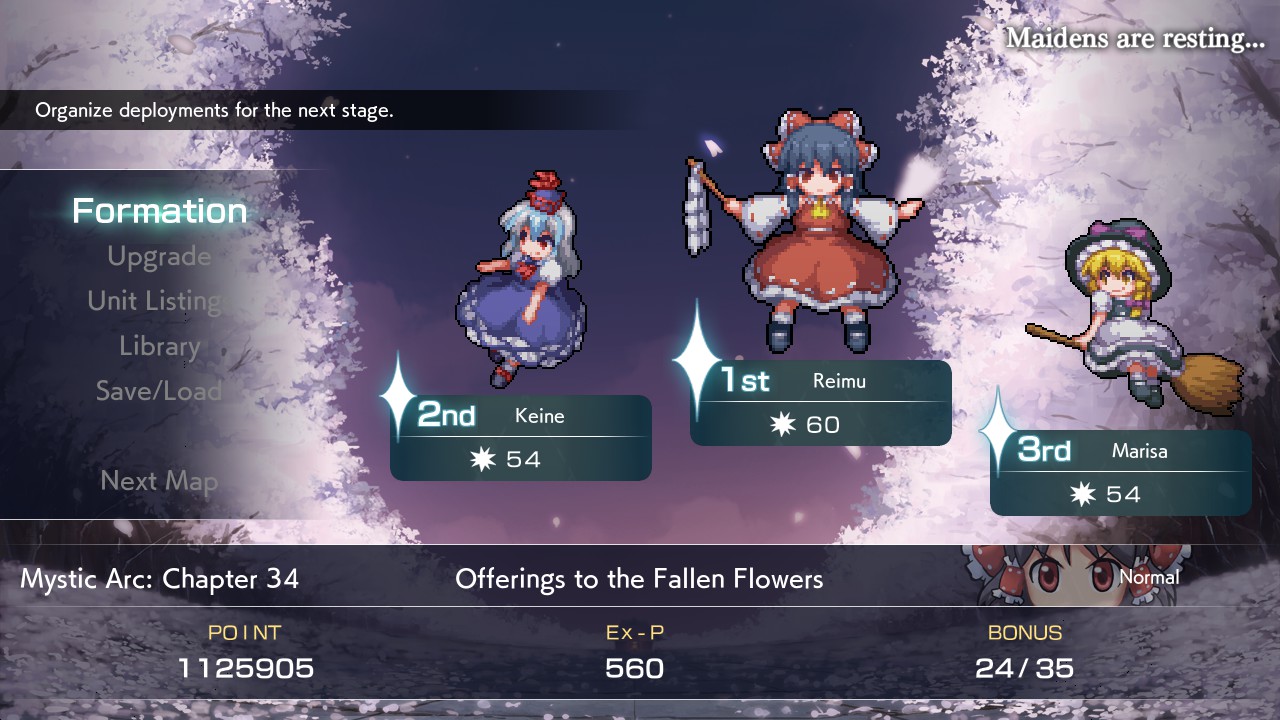Click the Normal difficulty label
This screenshot has height=720, width=1280.
tap(1150, 578)
